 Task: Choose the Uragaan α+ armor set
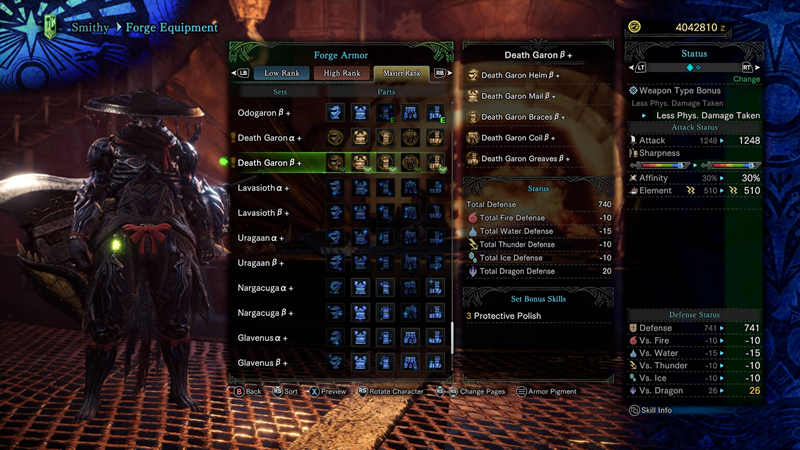[261, 238]
